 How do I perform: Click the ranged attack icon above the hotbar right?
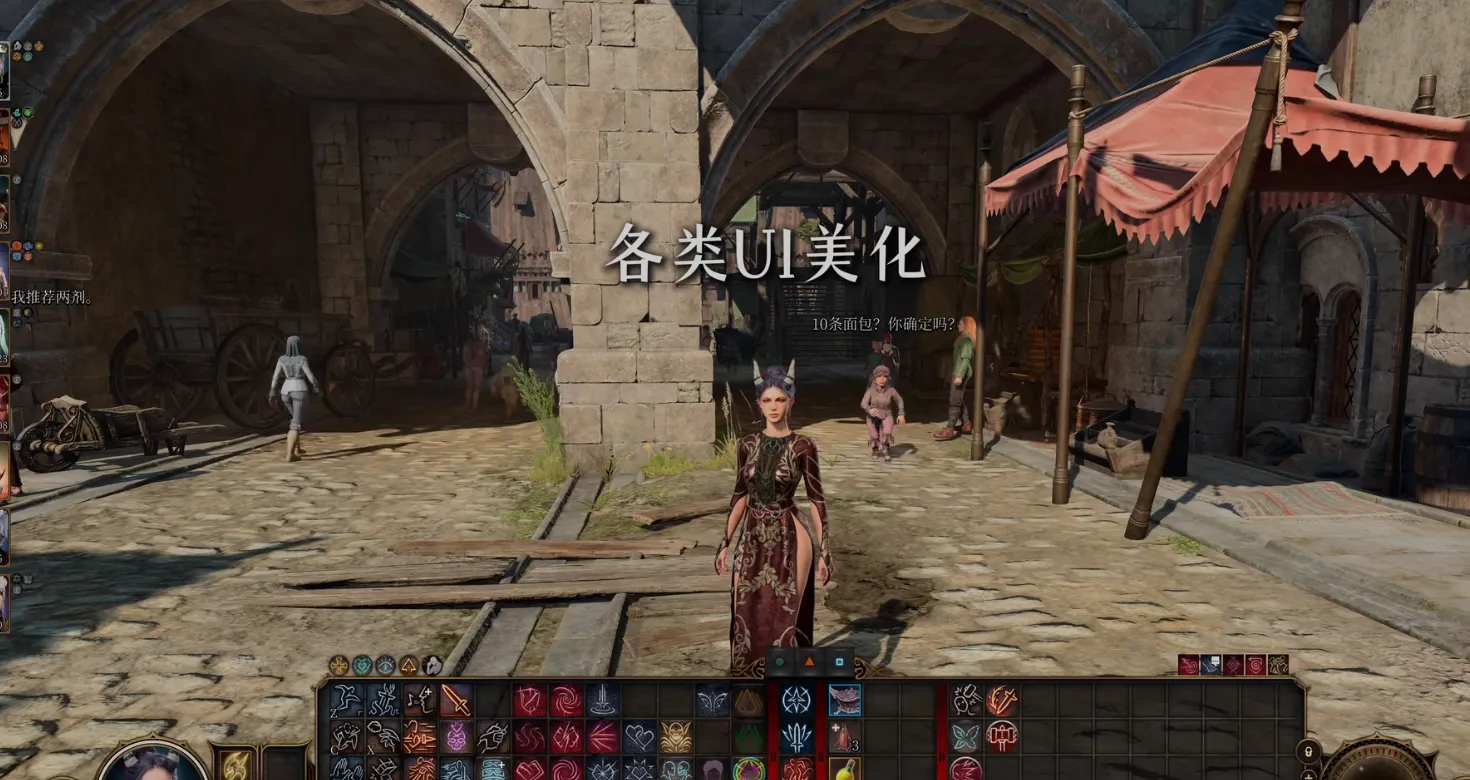tap(1187, 664)
